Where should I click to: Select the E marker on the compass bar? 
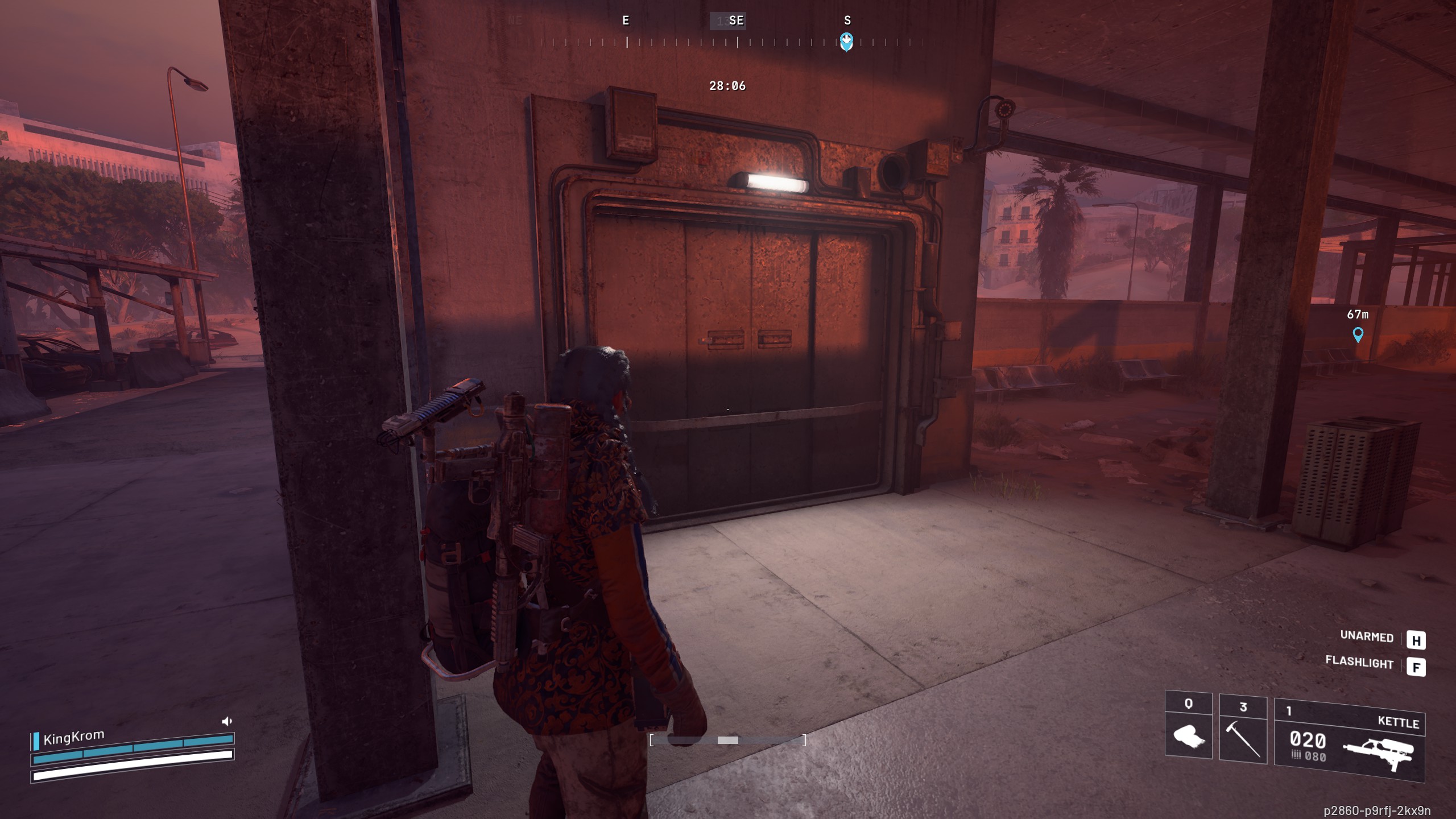click(x=626, y=20)
